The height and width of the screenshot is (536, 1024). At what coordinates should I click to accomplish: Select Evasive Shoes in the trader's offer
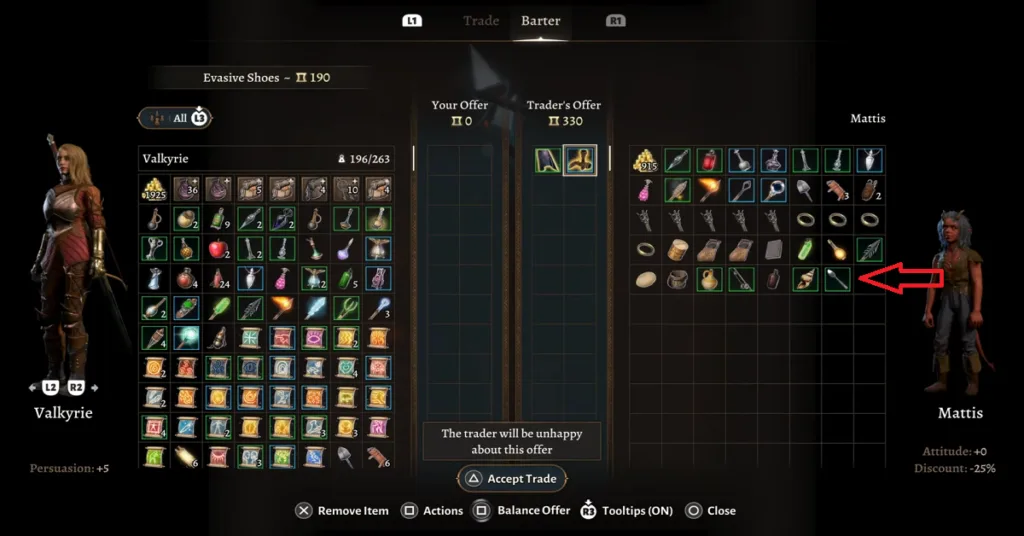point(580,160)
